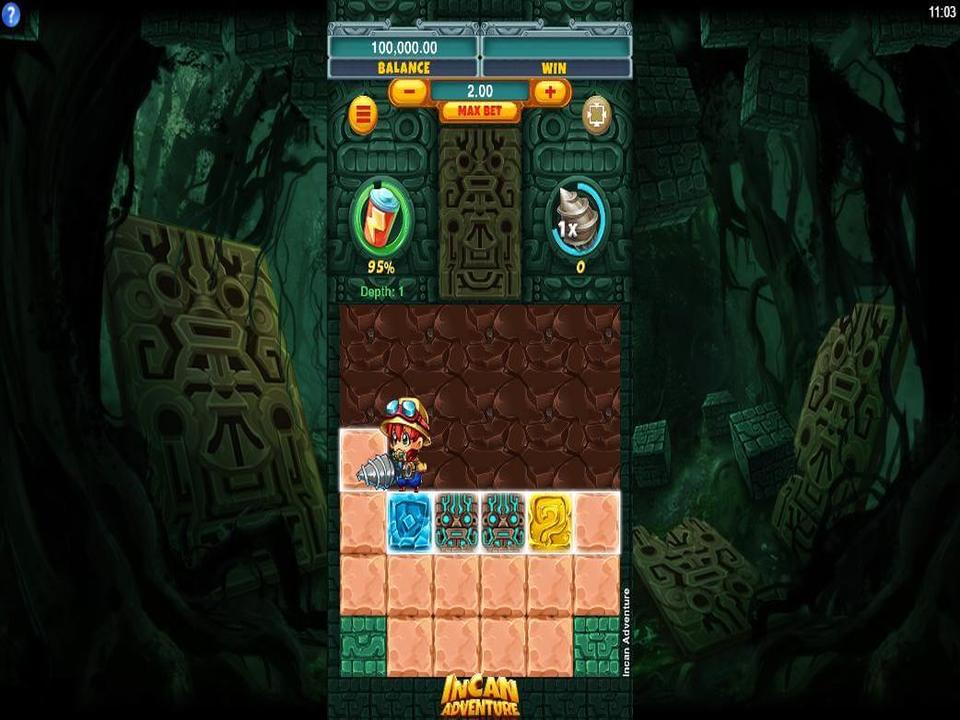The image size is (960, 720).
Task: Open the help question mark icon
Action: [x=11, y=15]
